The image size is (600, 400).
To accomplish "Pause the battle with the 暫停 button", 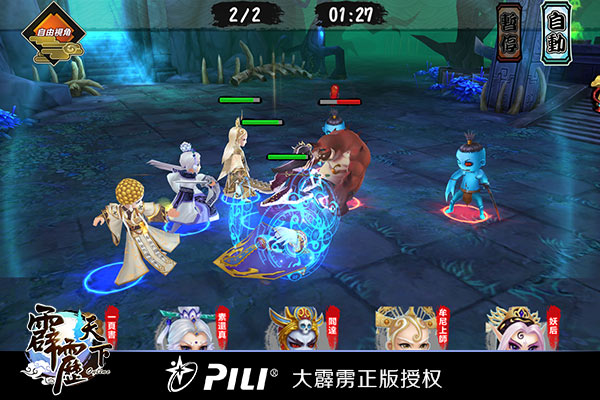I will click(x=510, y=30).
